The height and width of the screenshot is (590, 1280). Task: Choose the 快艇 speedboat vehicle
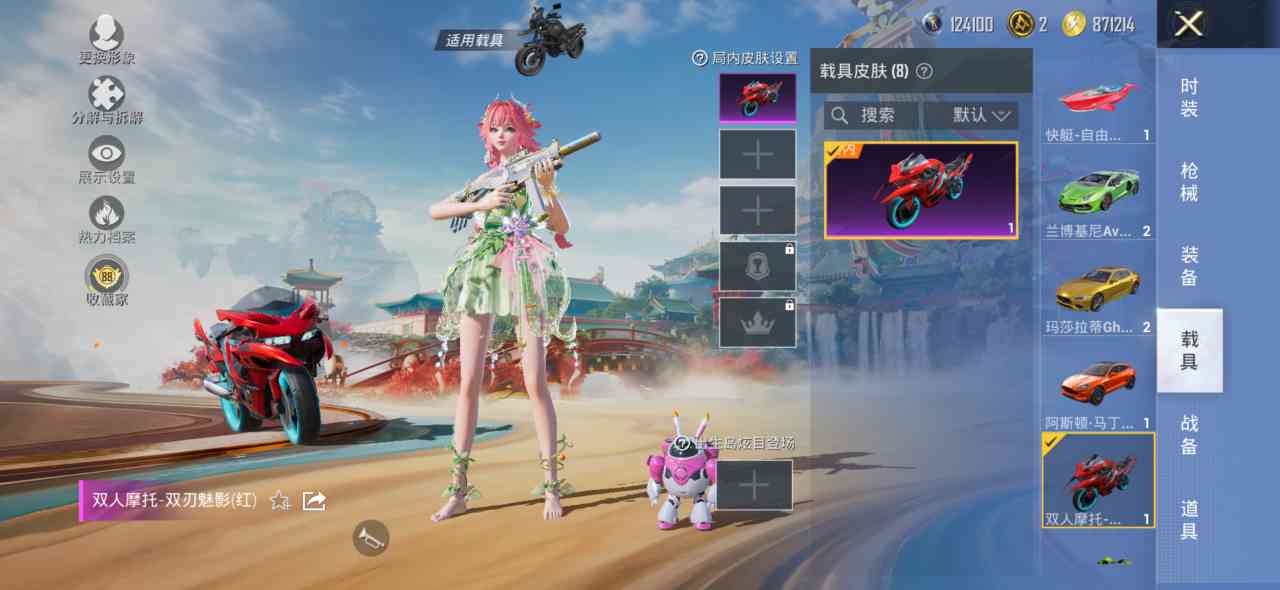[x=1098, y=107]
